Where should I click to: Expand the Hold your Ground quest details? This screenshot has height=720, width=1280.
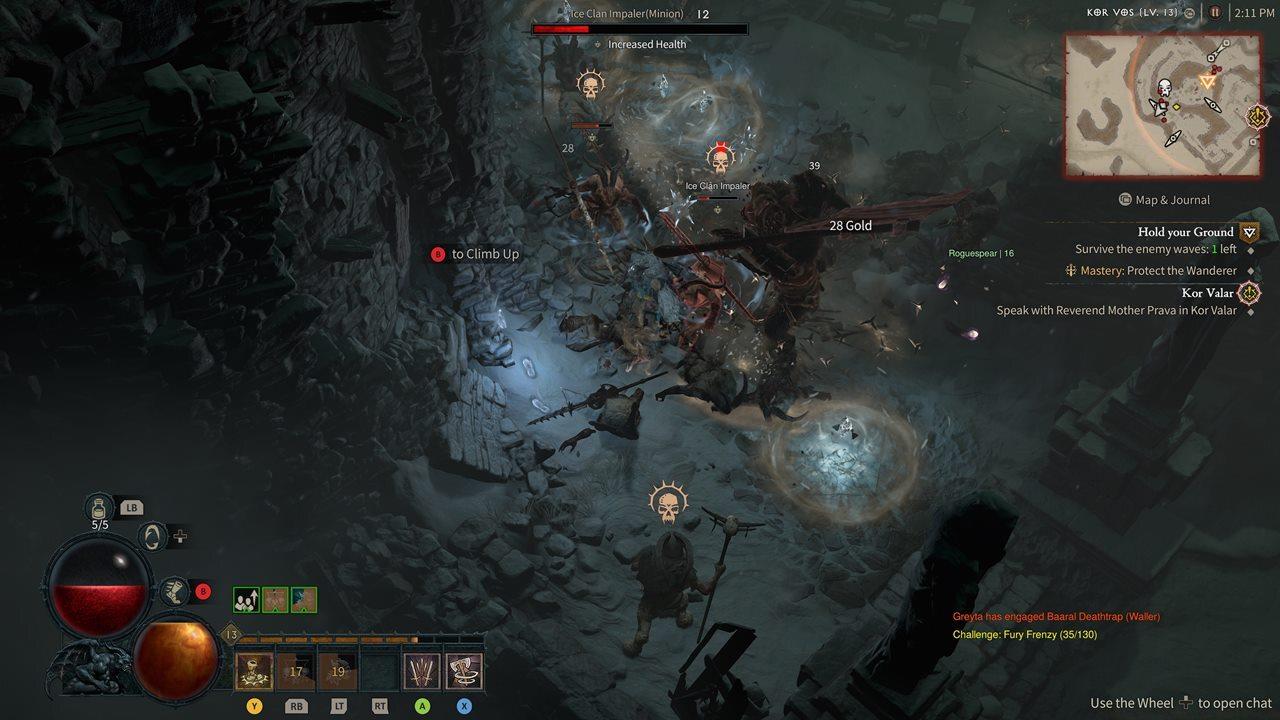point(1186,232)
